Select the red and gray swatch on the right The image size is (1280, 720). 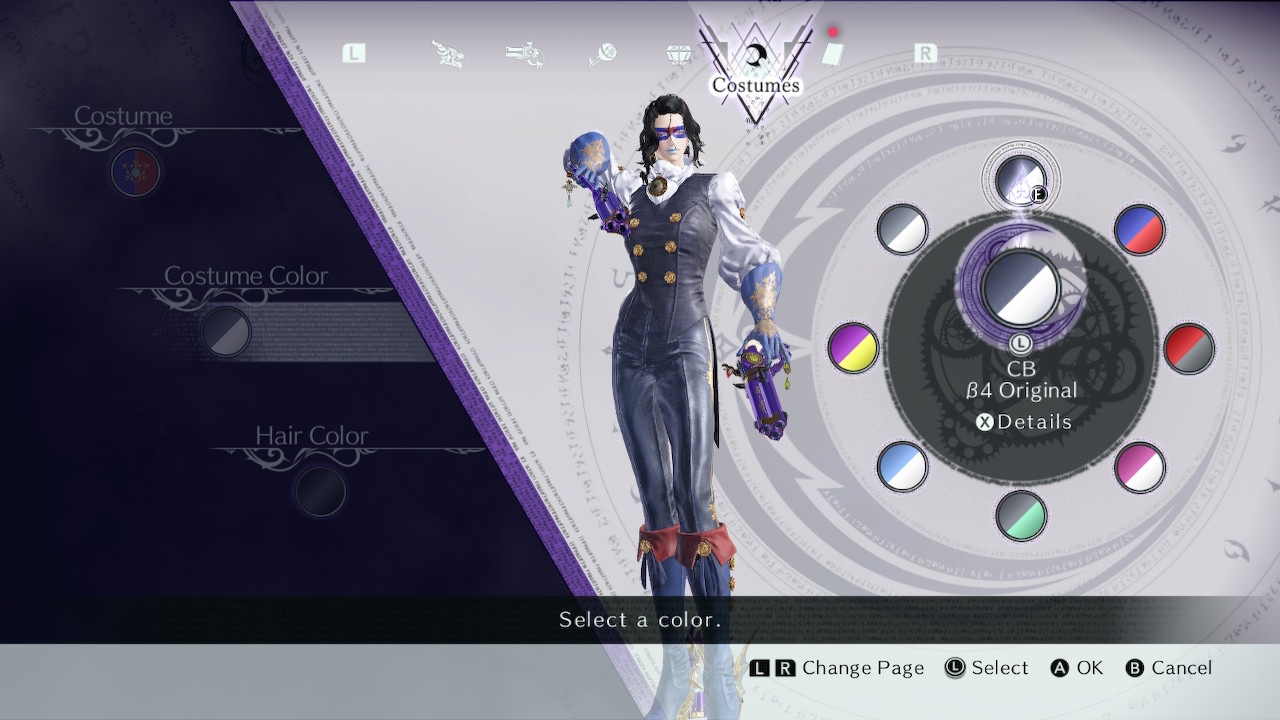coord(1190,348)
